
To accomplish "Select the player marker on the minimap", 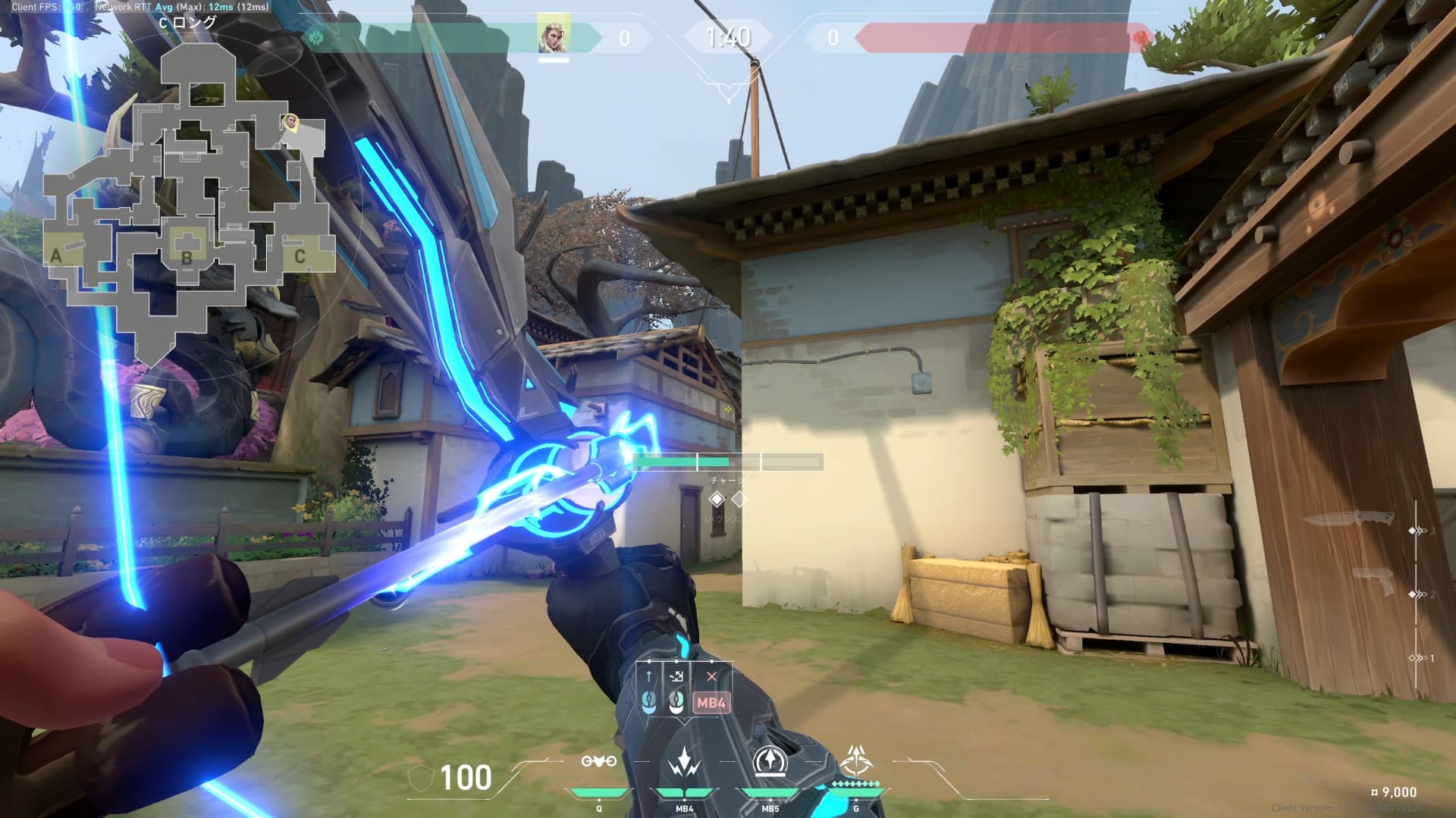I will [290, 121].
